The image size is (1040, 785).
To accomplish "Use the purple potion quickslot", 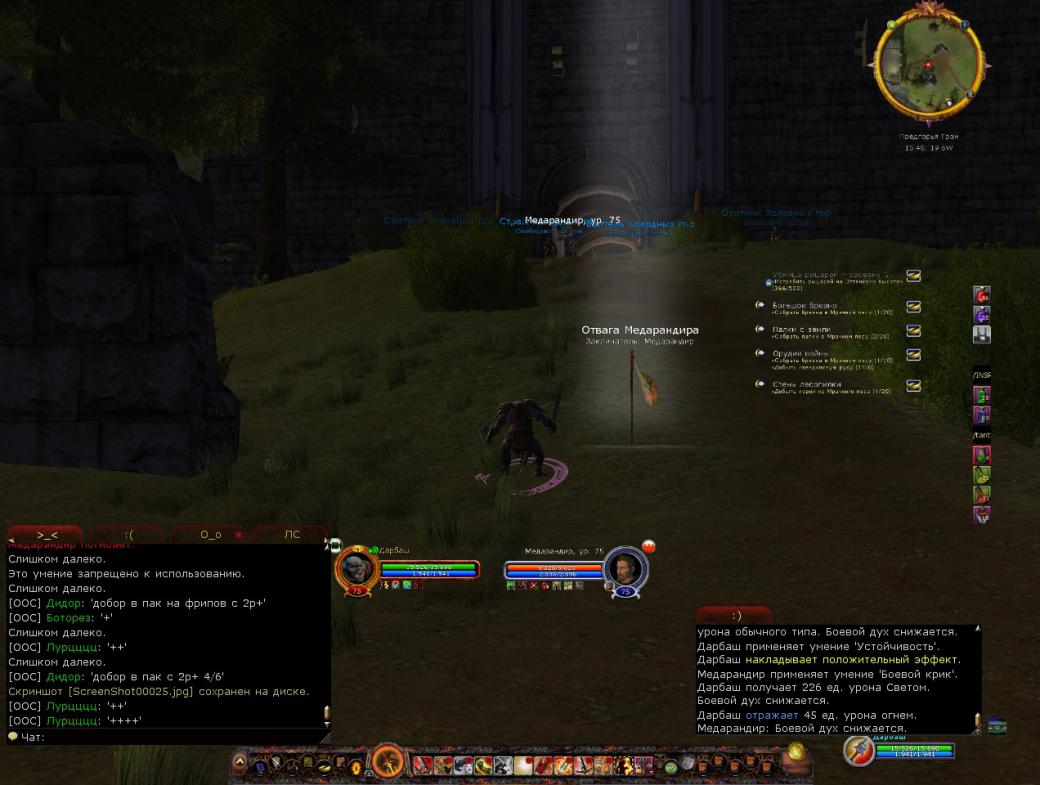I will click(982, 315).
